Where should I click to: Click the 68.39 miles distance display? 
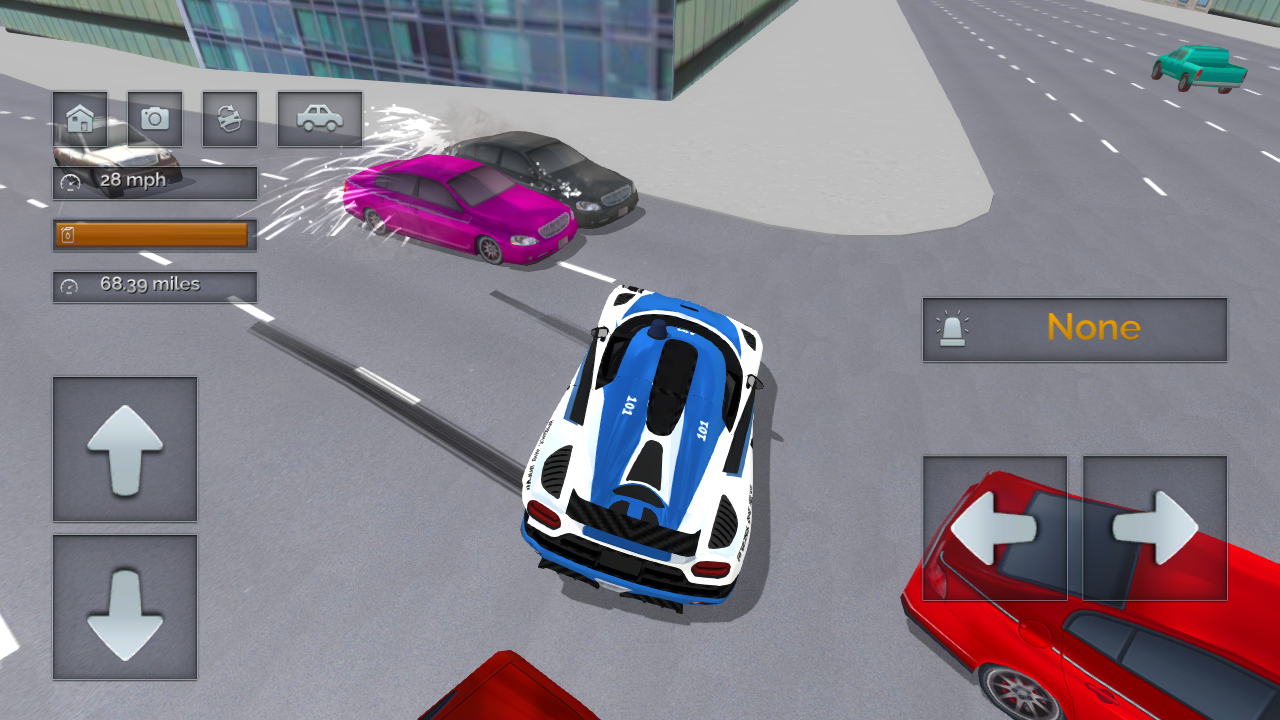tap(155, 286)
